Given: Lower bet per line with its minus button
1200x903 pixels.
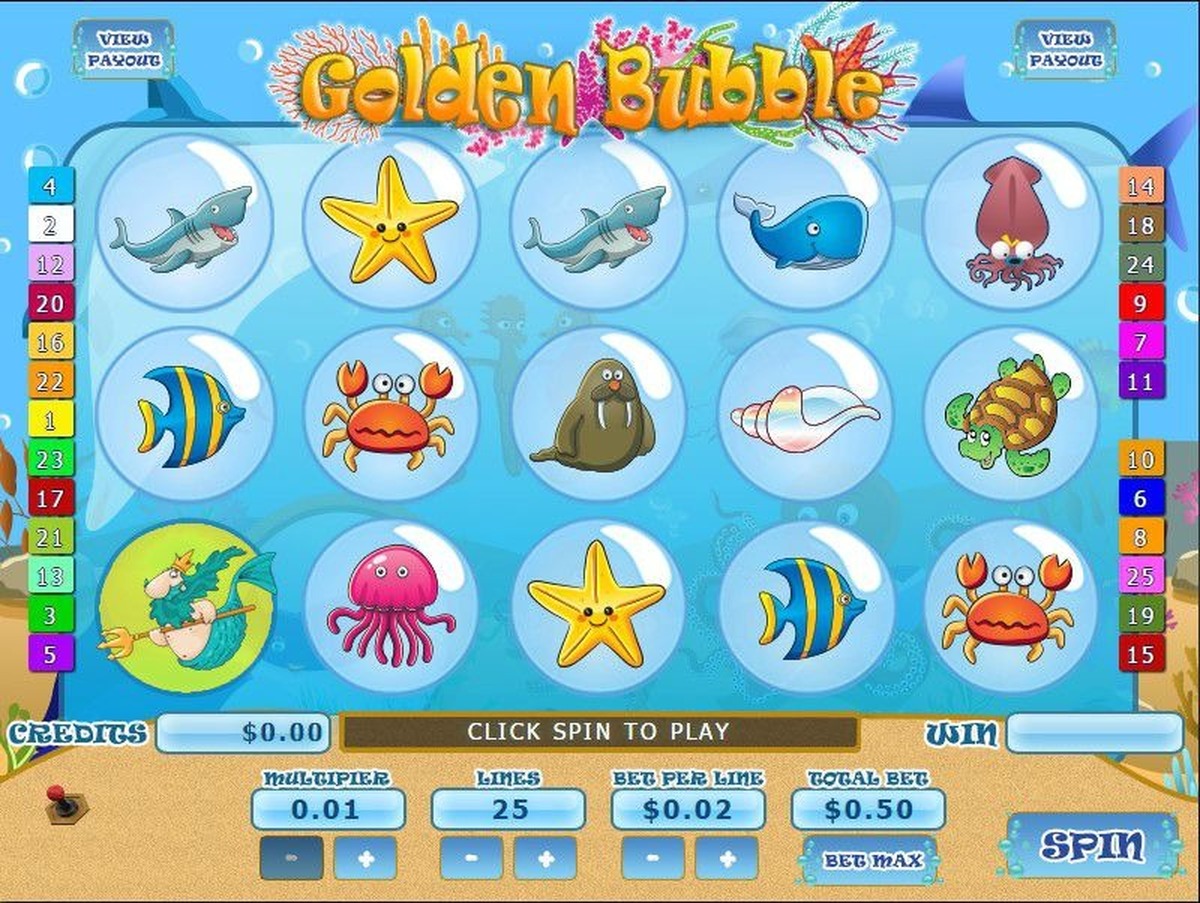Looking at the screenshot, I should point(652,858).
